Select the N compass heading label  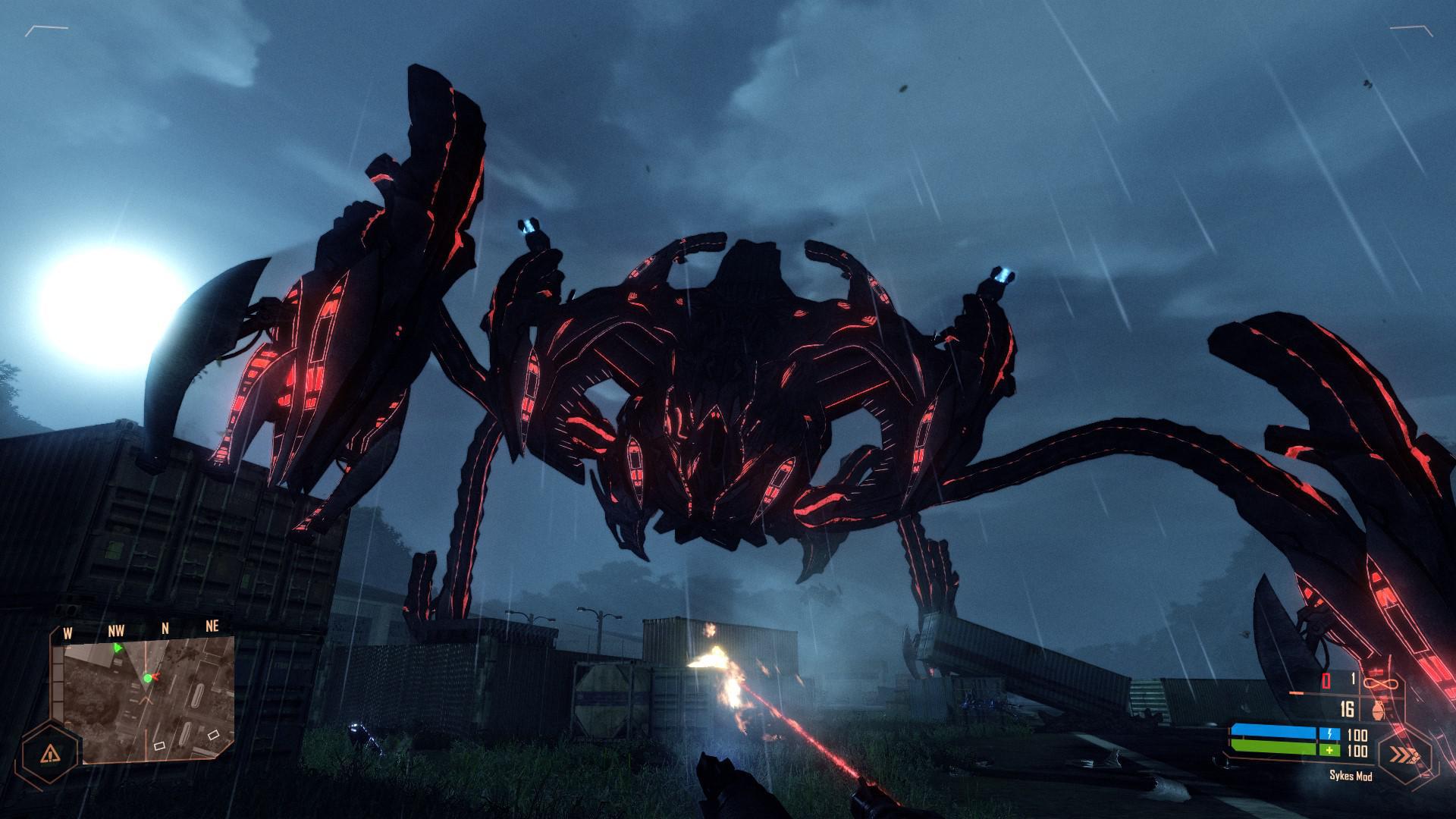165,627
